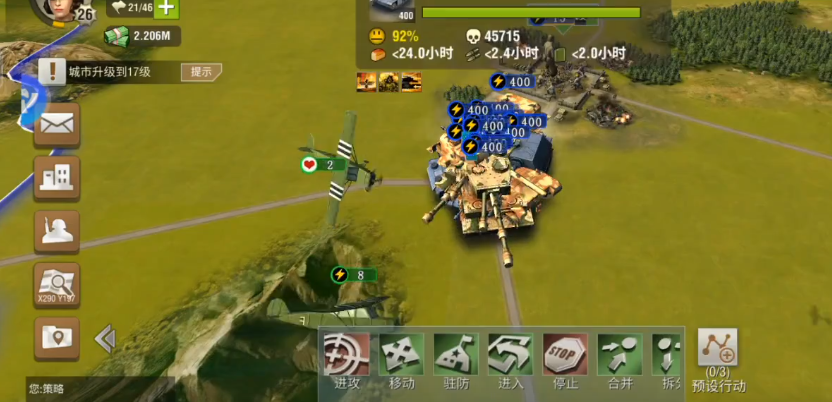Open the map location marker icon

(57, 338)
